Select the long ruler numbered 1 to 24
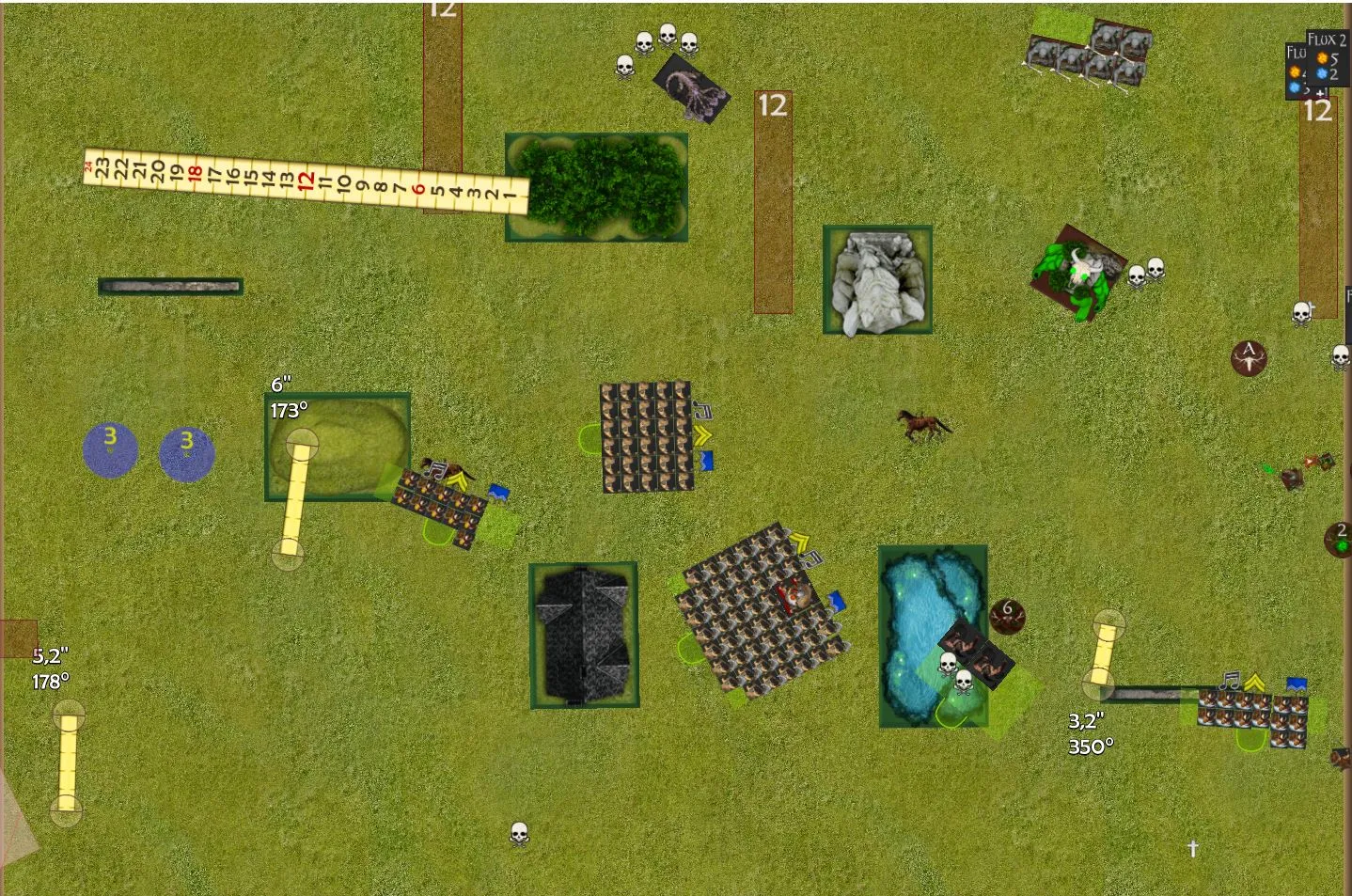 (x=306, y=181)
